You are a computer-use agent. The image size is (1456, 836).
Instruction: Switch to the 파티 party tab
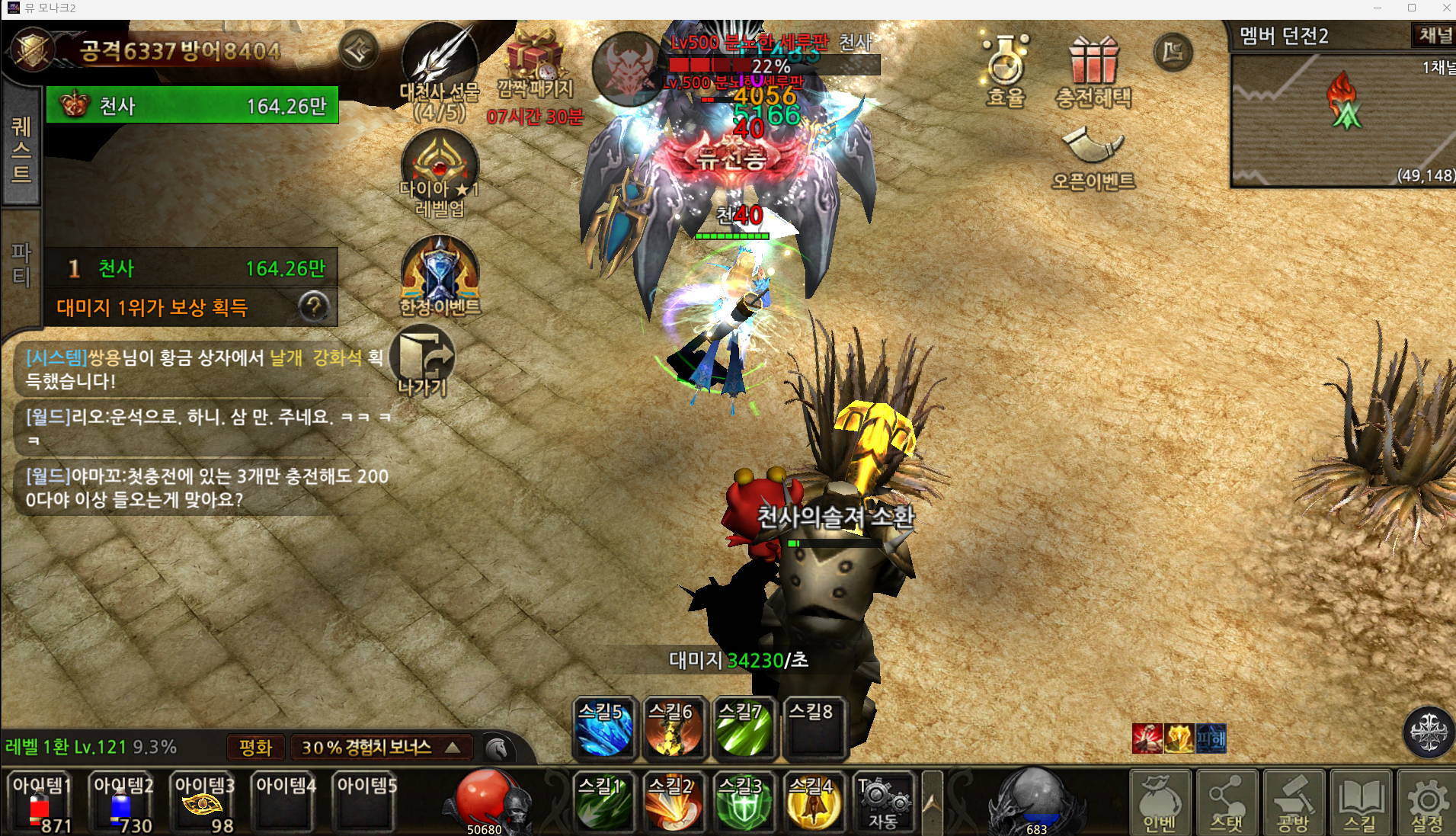pos(21,264)
